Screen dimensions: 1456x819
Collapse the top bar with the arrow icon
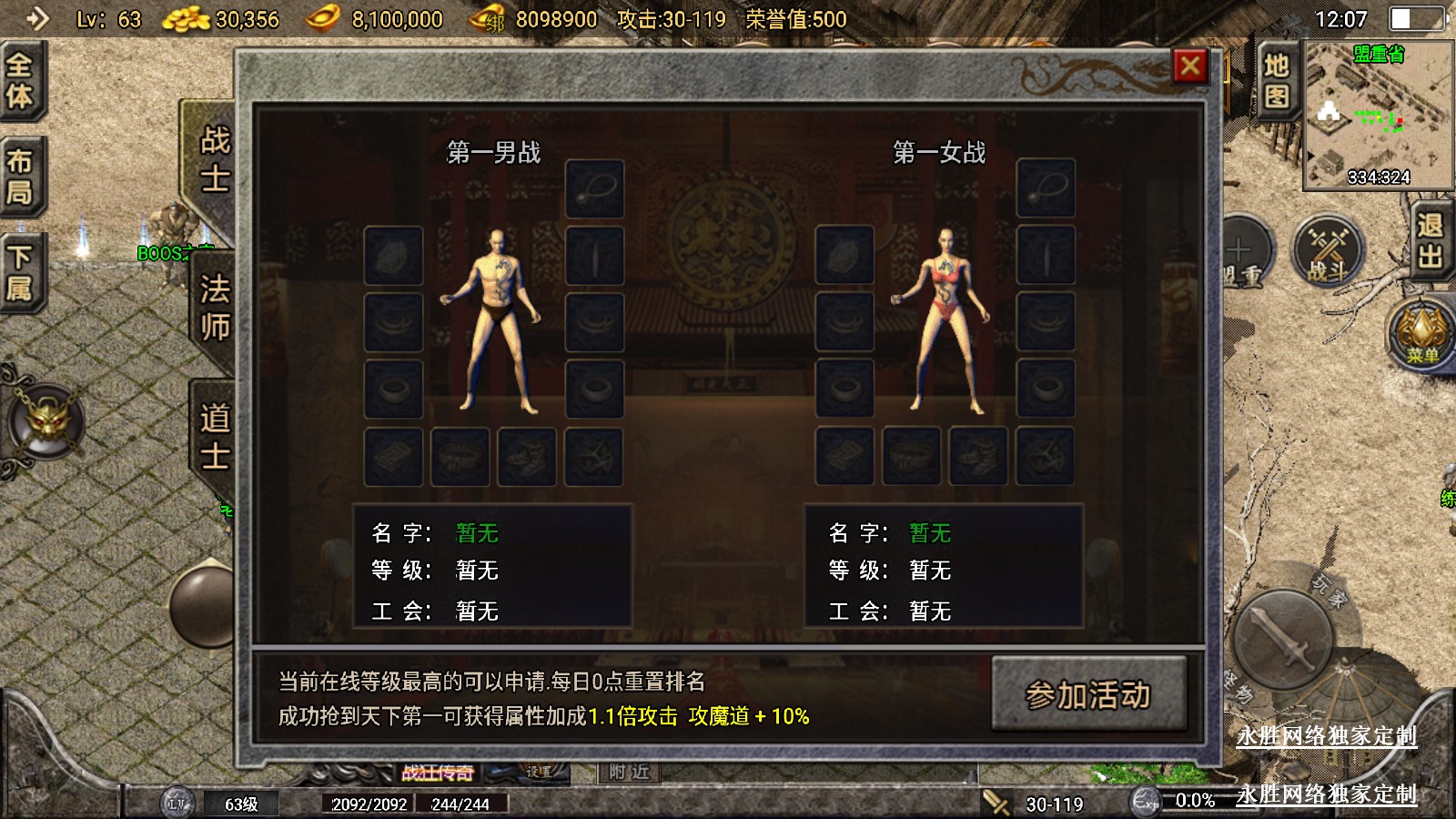point(37,18)
